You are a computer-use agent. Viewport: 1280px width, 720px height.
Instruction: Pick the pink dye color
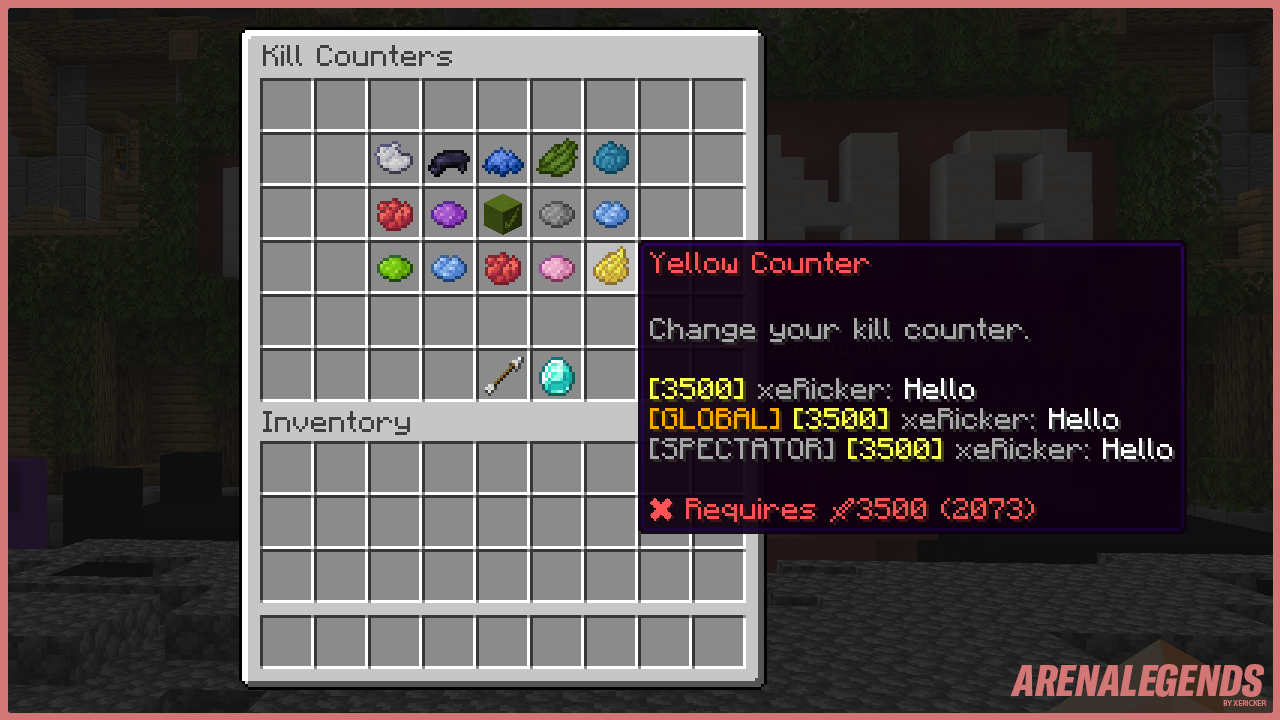[556, 267]
